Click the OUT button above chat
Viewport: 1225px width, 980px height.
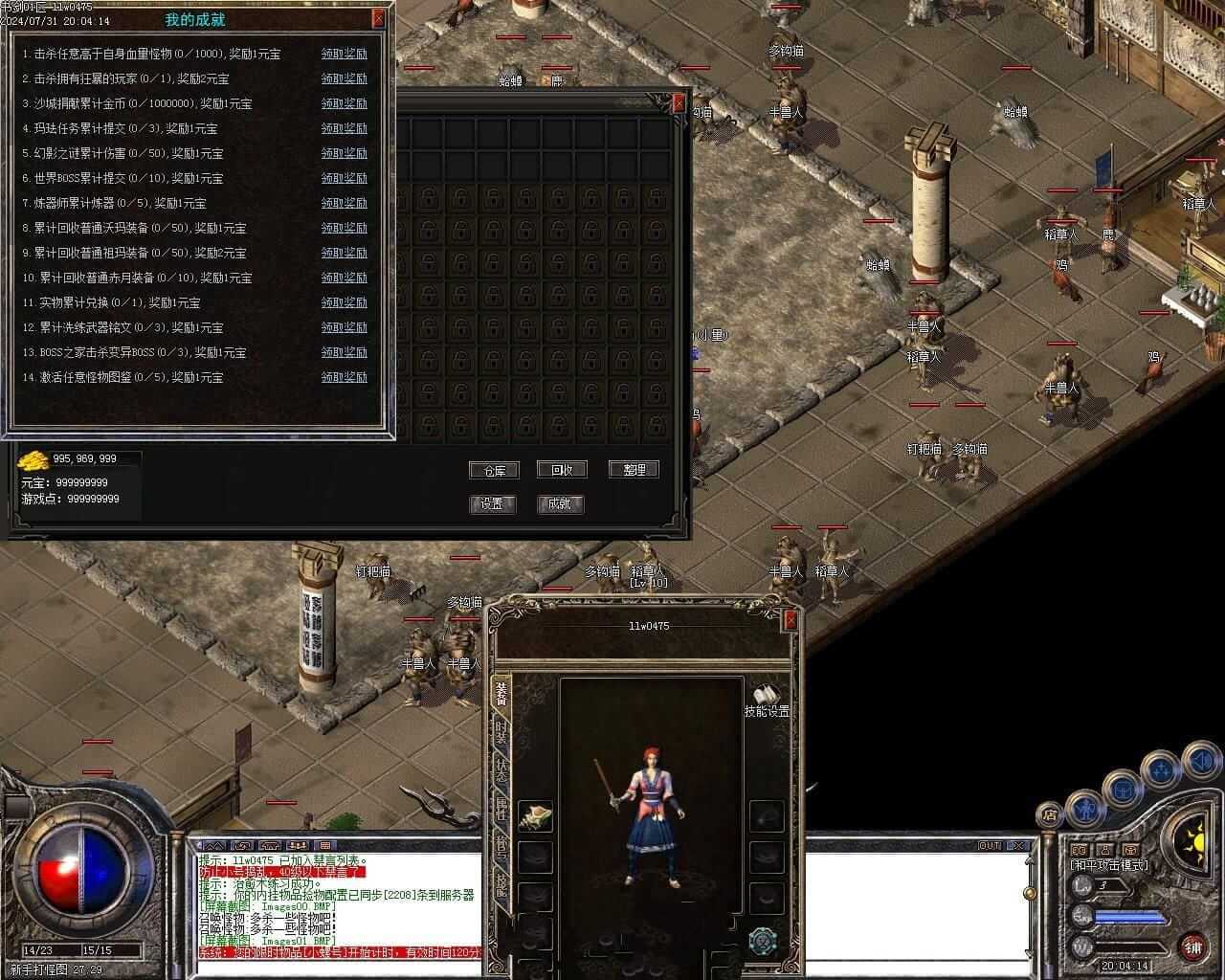pos(989,846)
